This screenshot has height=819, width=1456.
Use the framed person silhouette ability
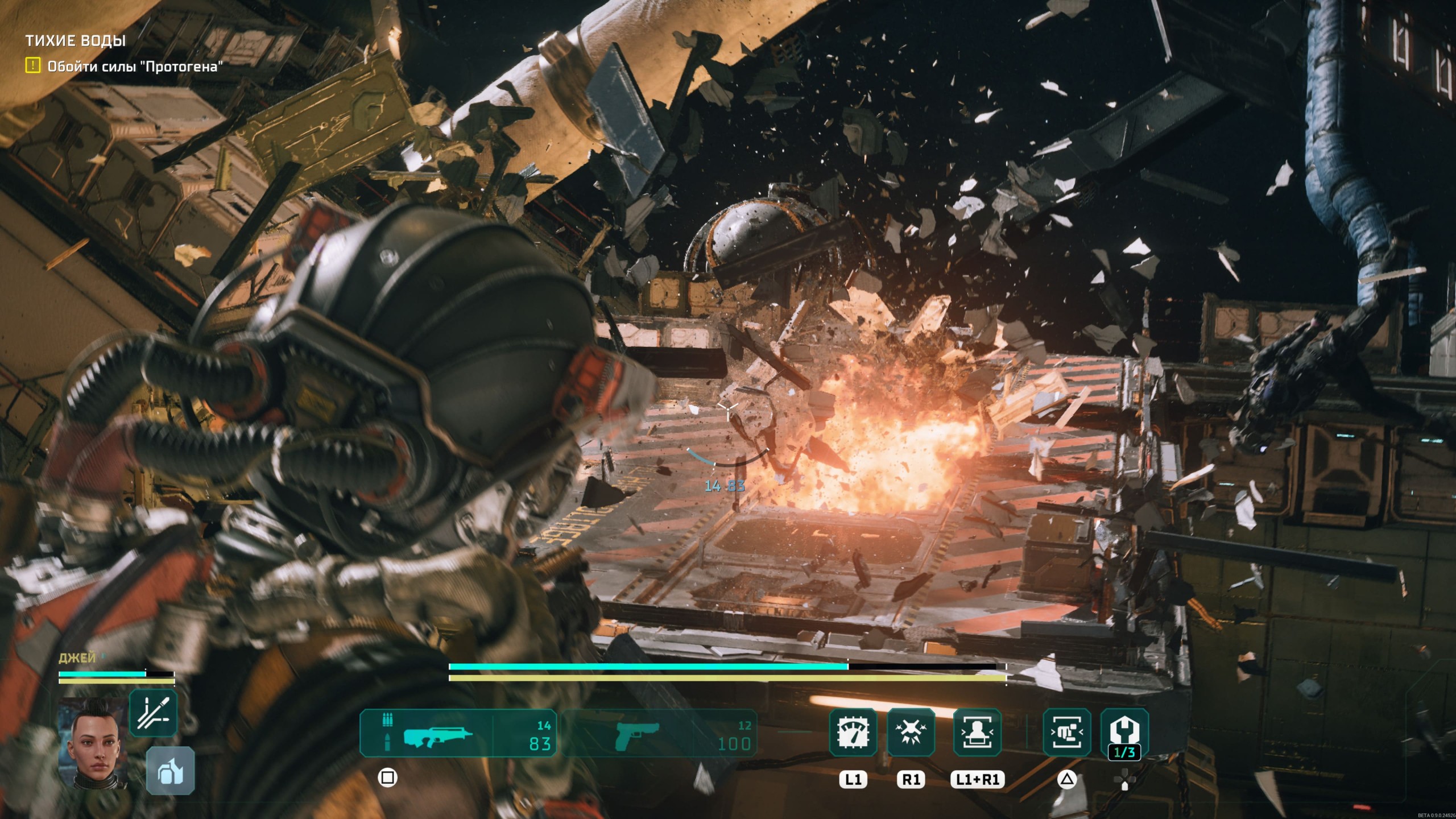pos(977,732)
